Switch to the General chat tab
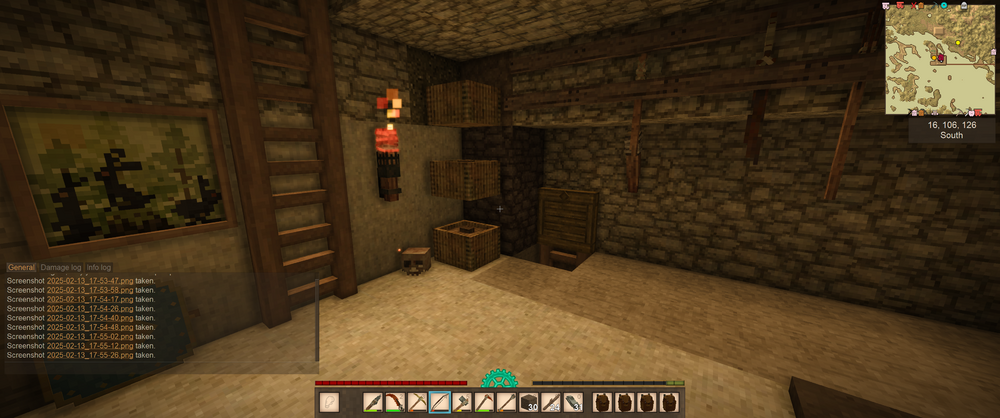 click(21, 268)
